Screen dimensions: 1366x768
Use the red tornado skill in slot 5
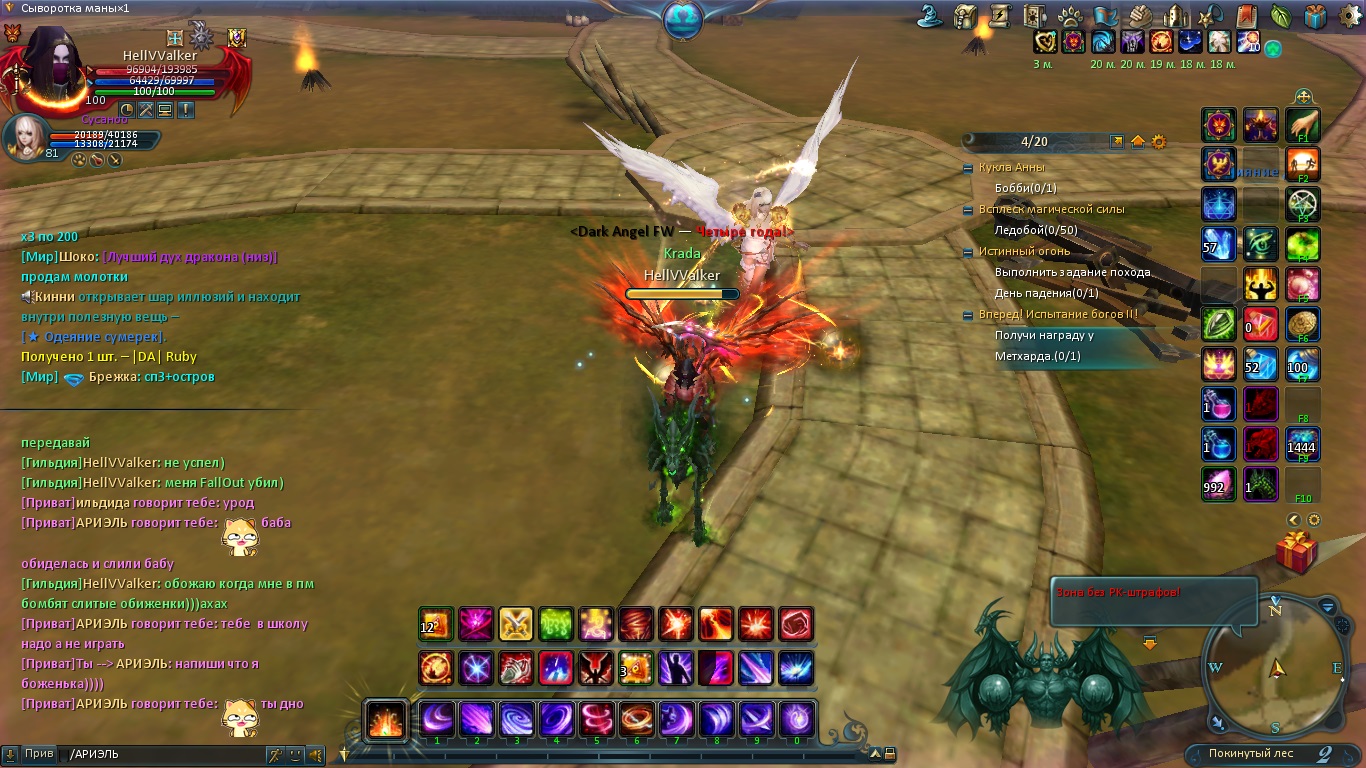(596, 719)
